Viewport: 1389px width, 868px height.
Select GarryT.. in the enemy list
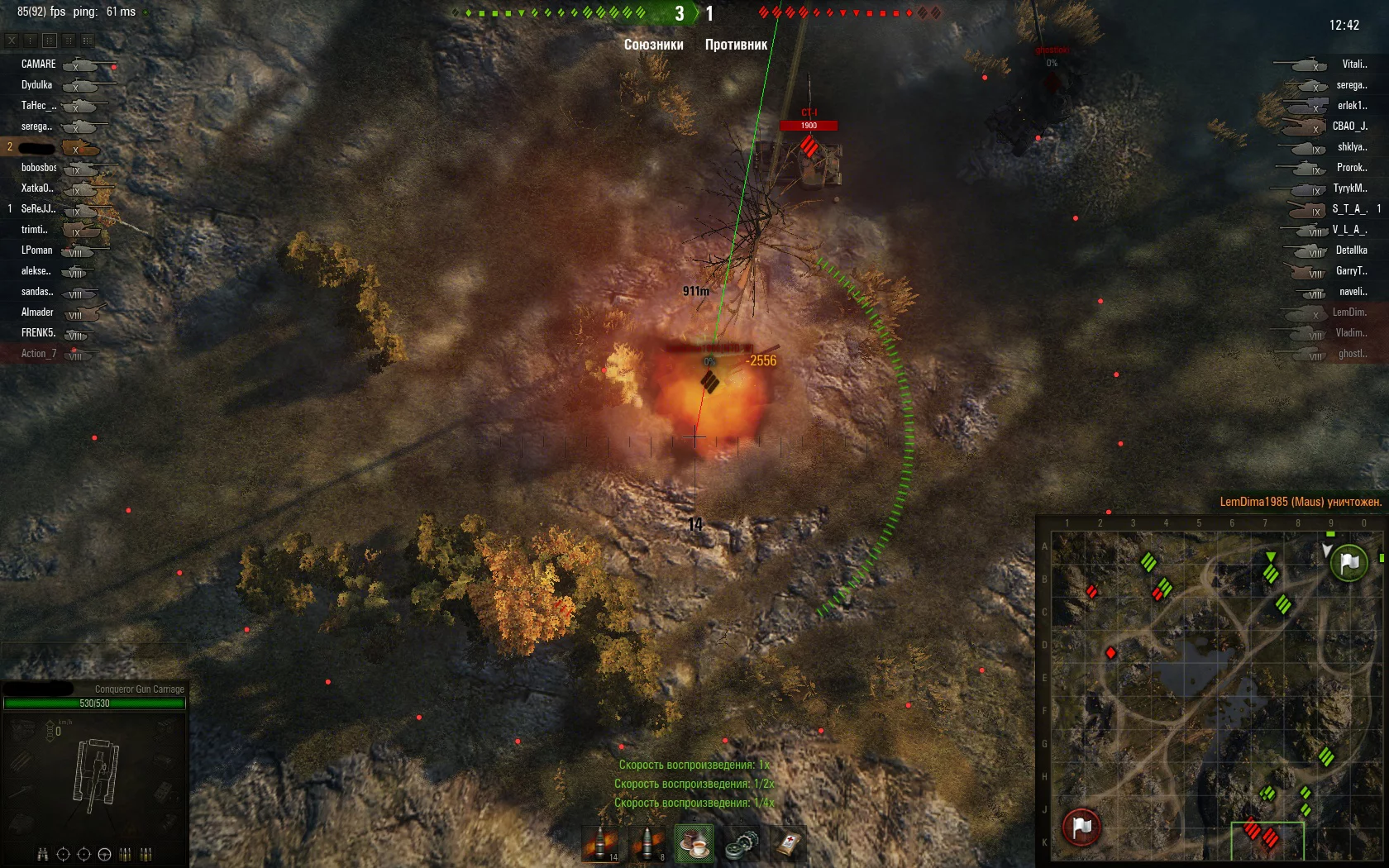(1351, 271)
